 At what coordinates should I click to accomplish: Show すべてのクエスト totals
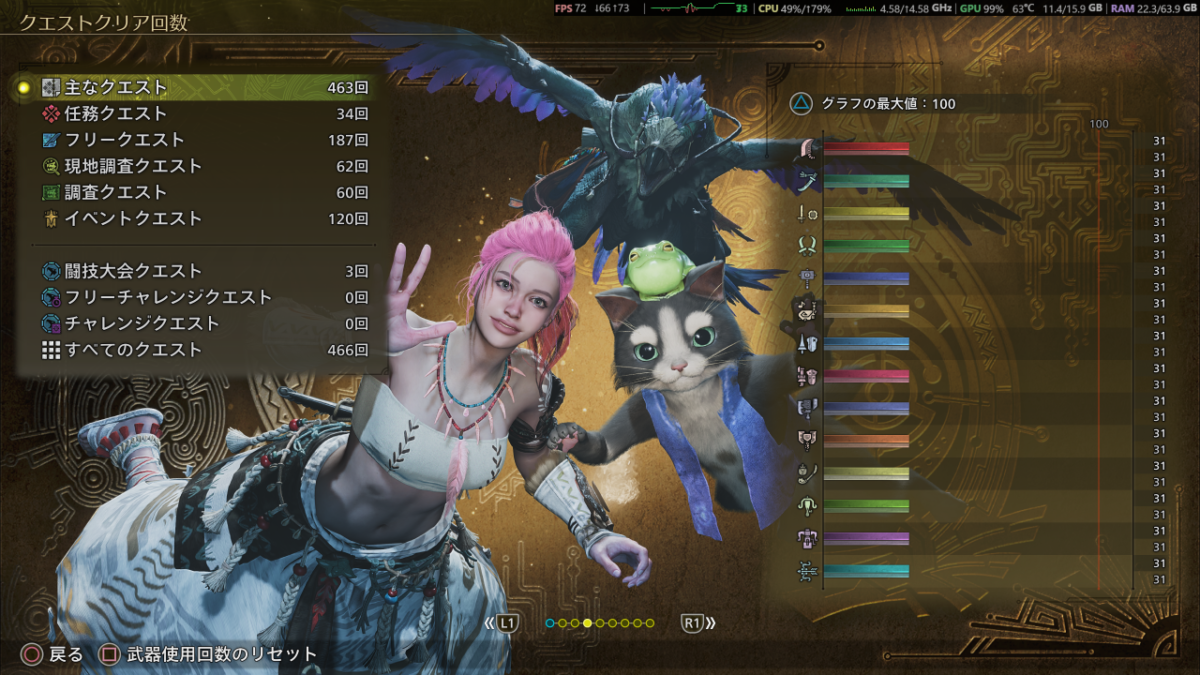200,350
